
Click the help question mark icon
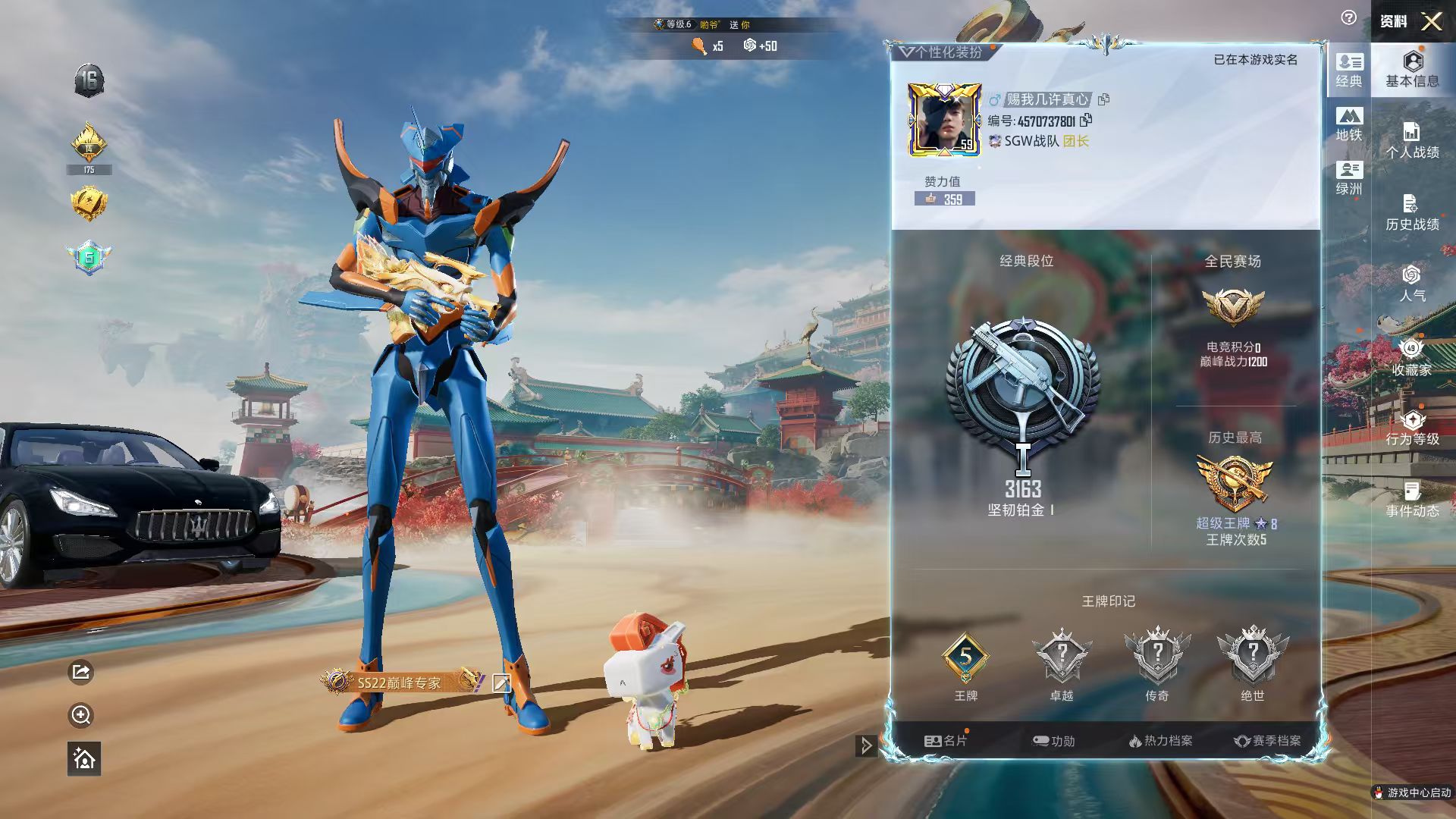pos(1348,18)
